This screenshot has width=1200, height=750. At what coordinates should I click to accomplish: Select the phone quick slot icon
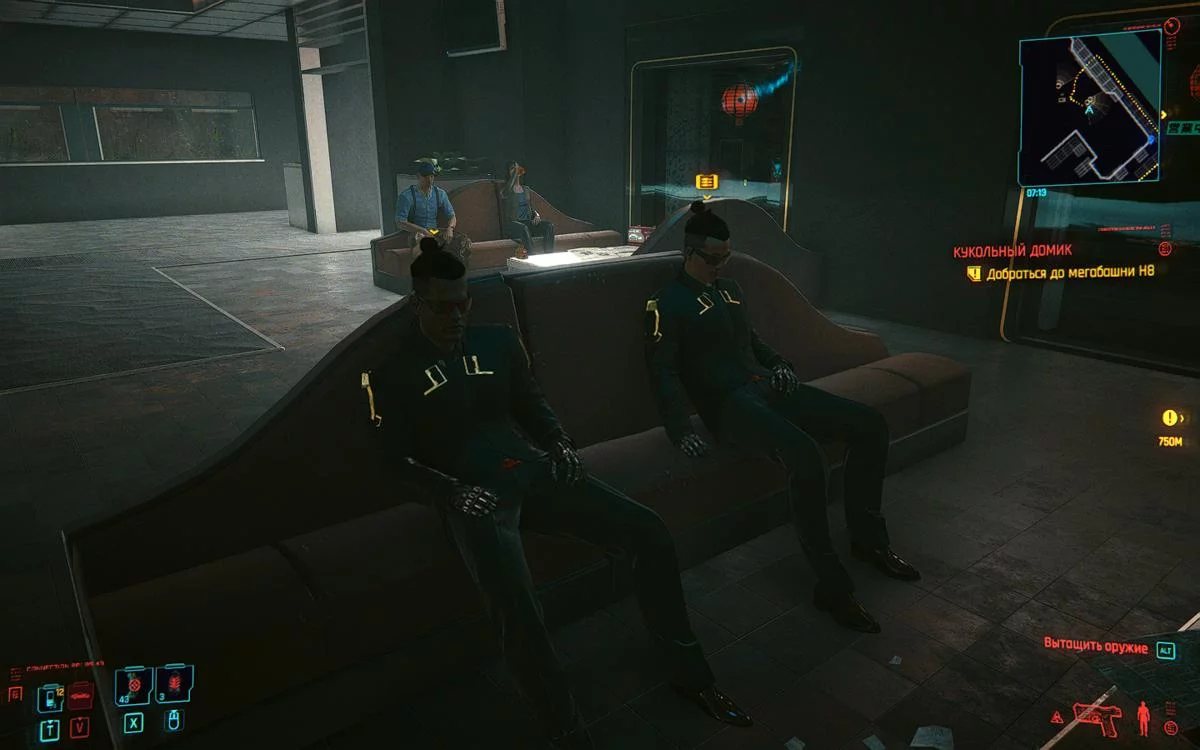point(50,697)
